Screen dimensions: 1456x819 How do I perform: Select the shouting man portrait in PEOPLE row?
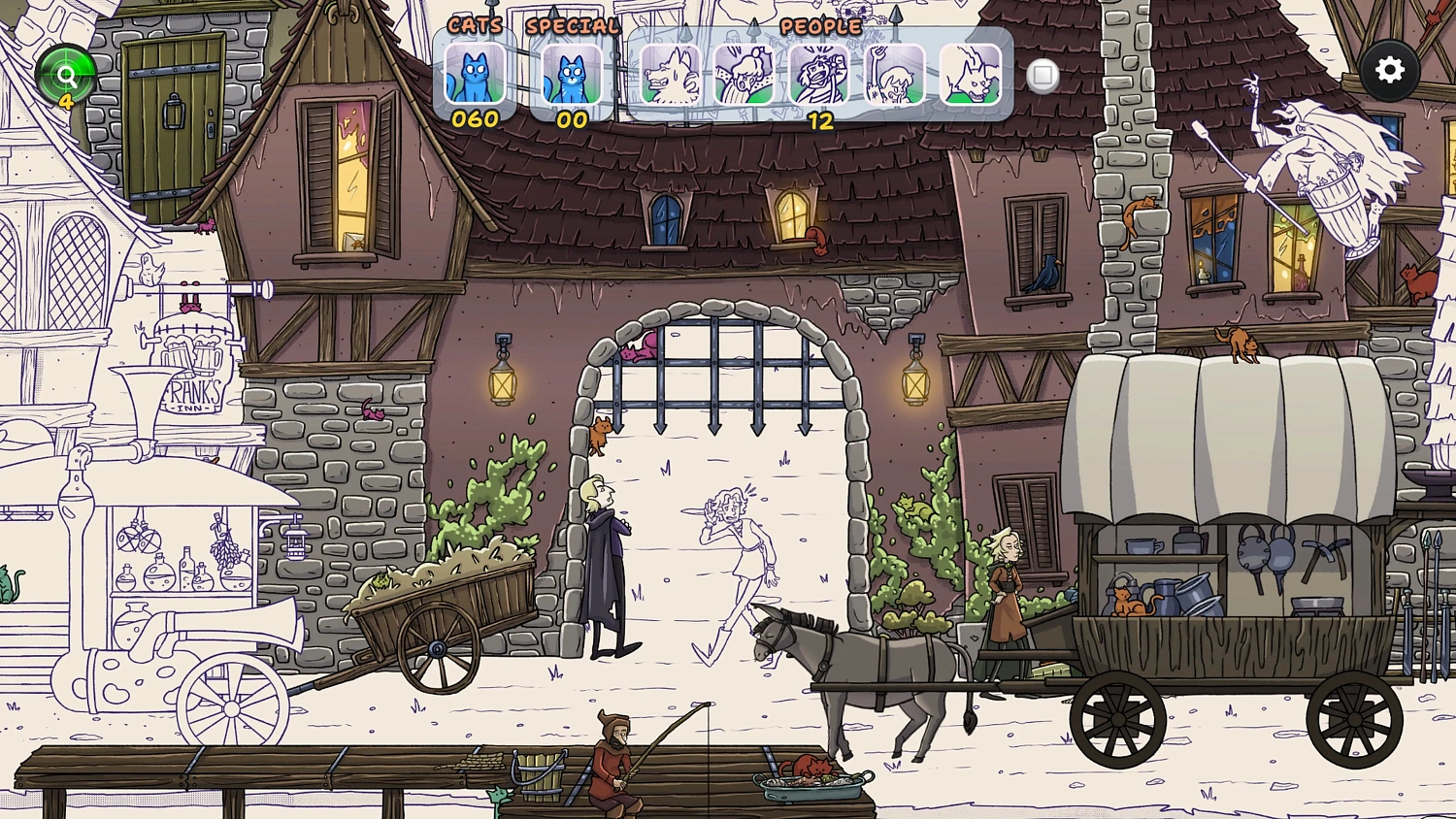818,74
